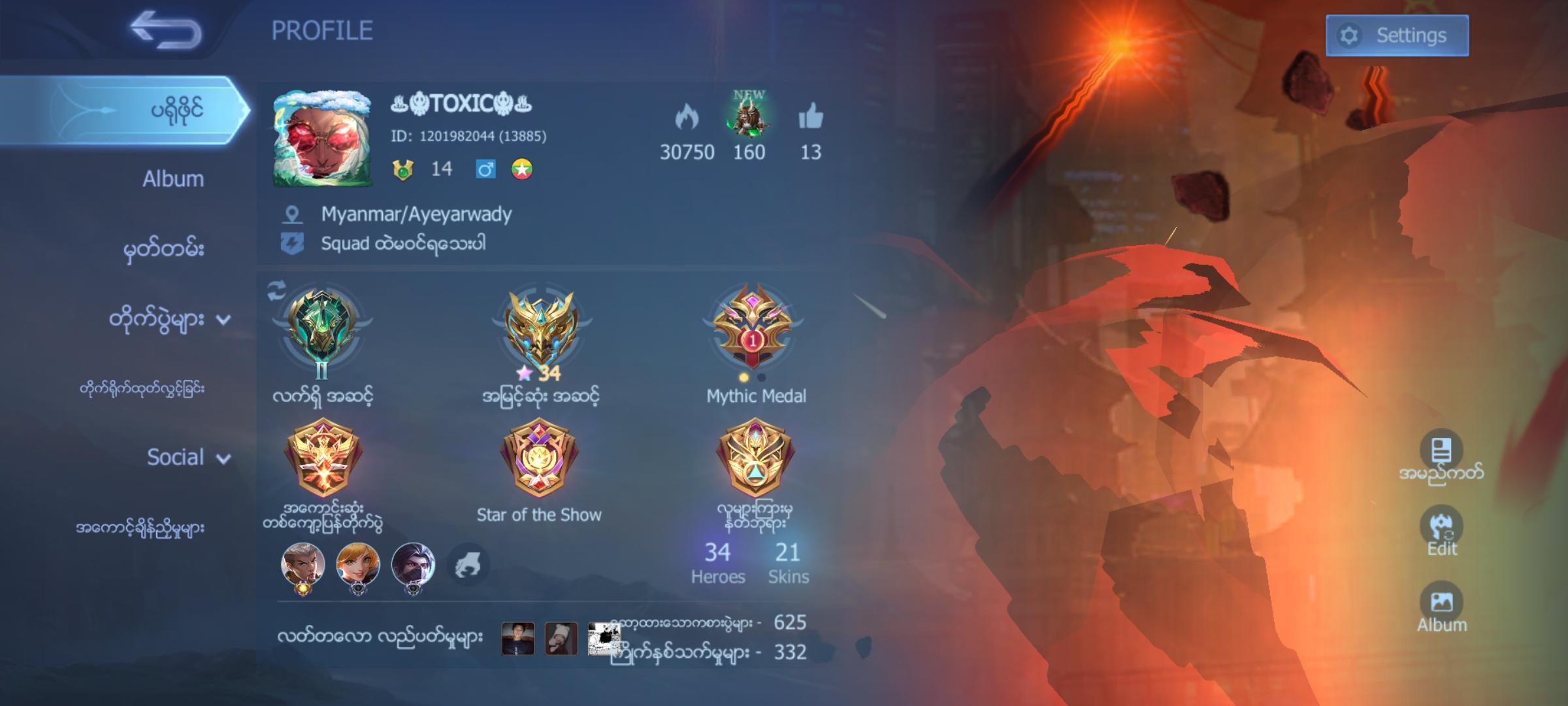This screenshot has height=706, width=1568.
Task: Click the thumbs-up likes icon
Action: pos(810,118)
